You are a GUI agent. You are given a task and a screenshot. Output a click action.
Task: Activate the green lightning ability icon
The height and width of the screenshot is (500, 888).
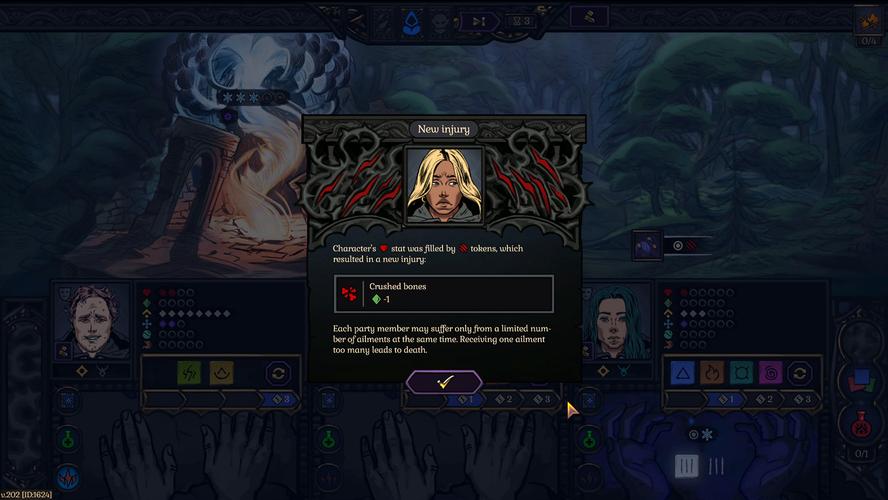(189, 373)
